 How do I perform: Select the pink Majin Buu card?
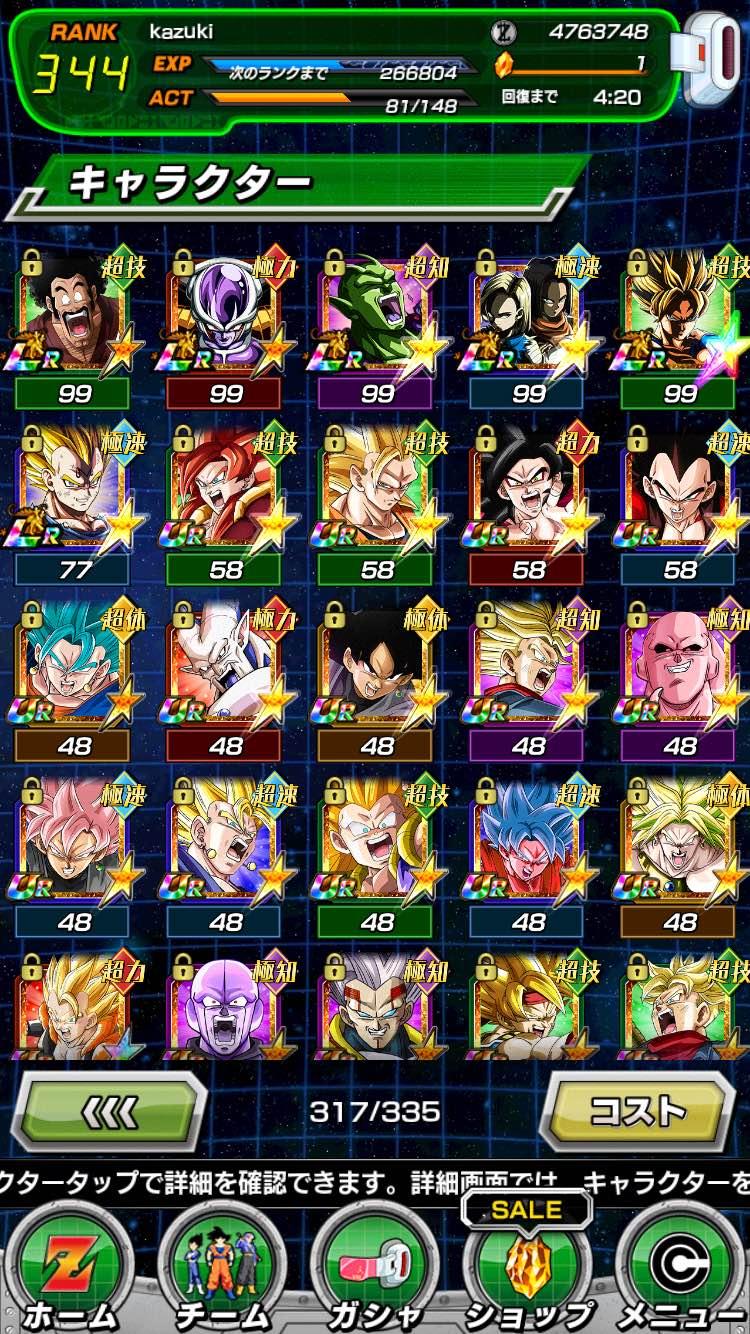coord(680,665)
